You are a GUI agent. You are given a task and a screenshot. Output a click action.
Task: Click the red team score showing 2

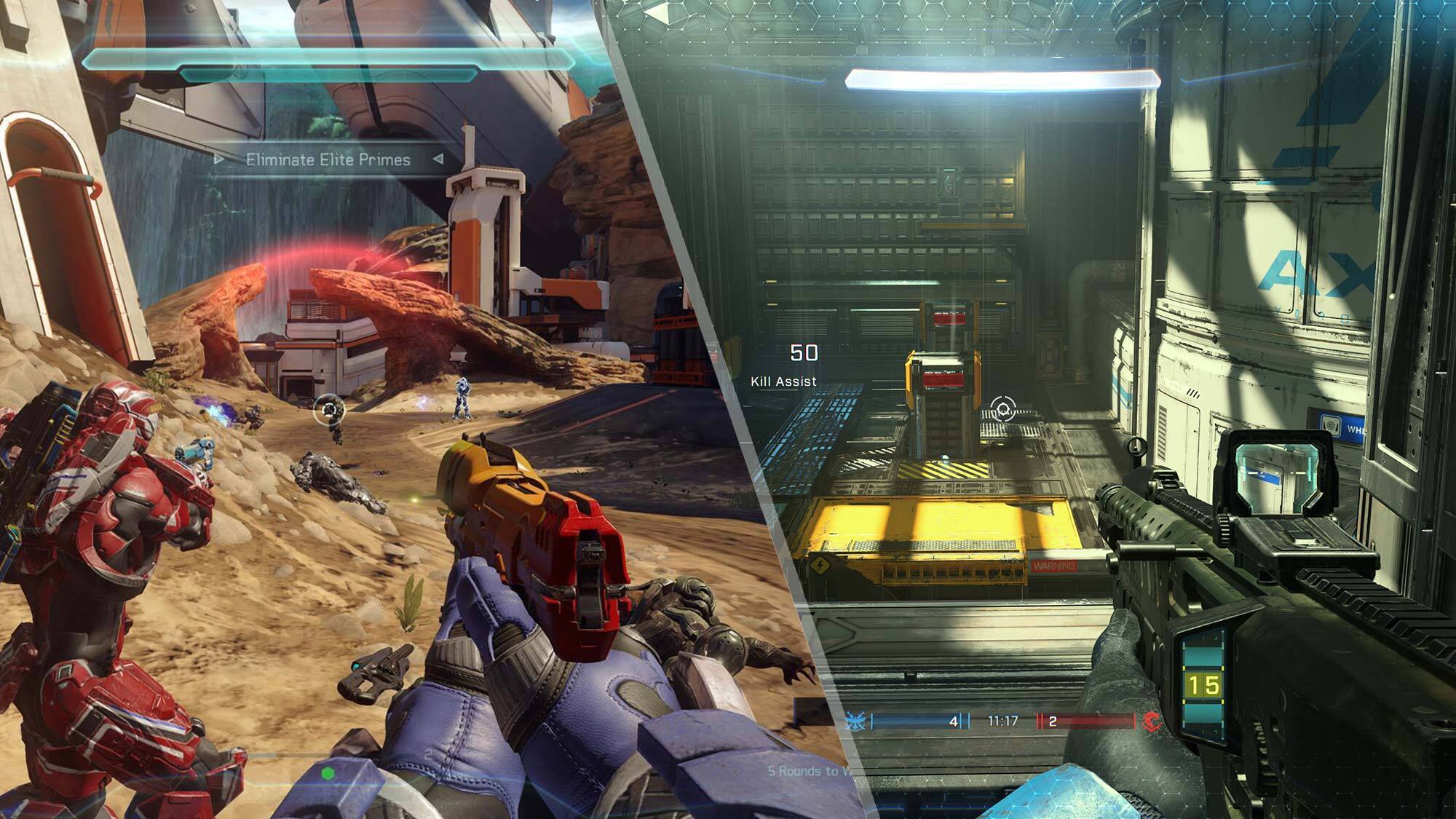pyautogui.click(x=1053, y=721)
